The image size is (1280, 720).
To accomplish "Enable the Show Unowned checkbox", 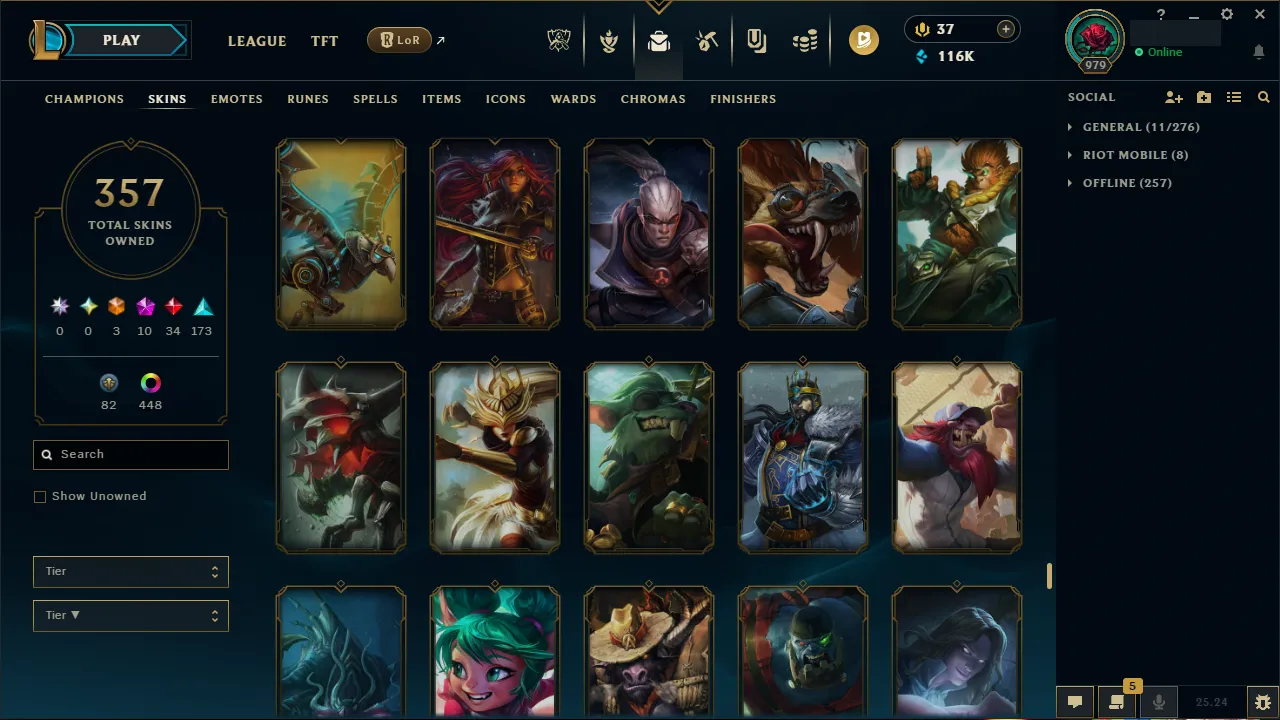I will click(x=40, y=496).
